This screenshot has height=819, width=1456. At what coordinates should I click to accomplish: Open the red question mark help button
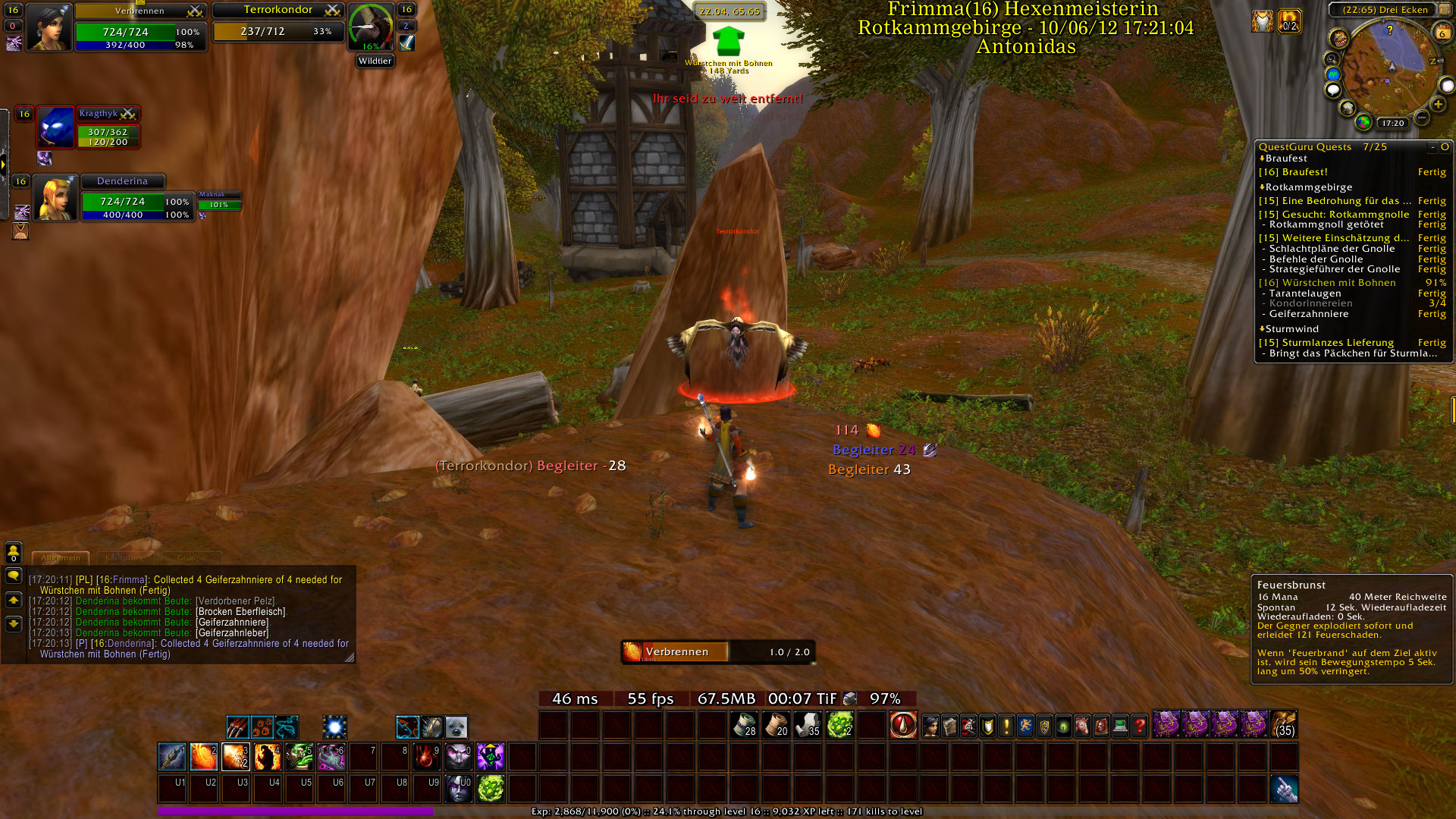(1139, 726)
